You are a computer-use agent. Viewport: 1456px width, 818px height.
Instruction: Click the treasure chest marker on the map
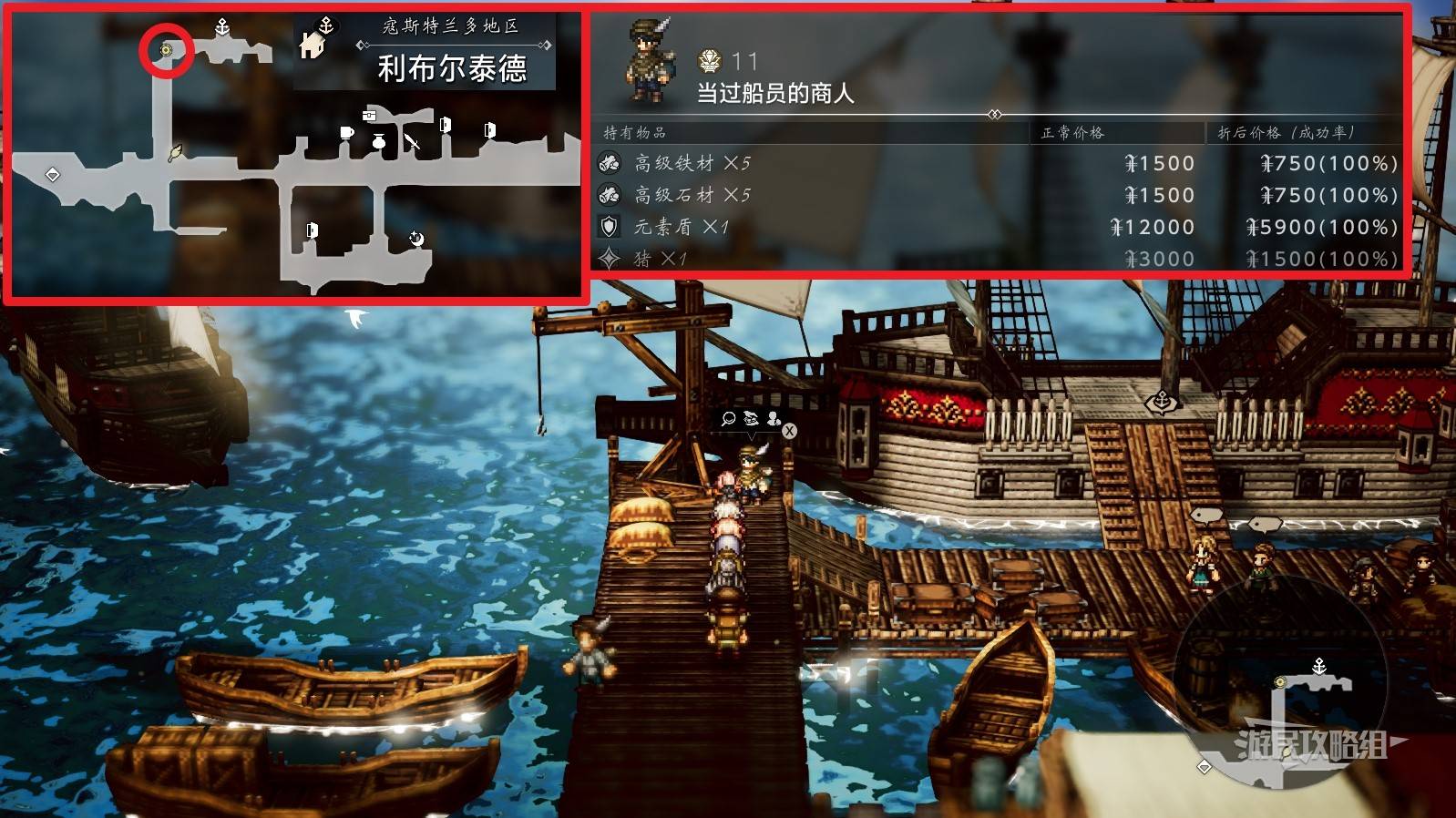369,115
